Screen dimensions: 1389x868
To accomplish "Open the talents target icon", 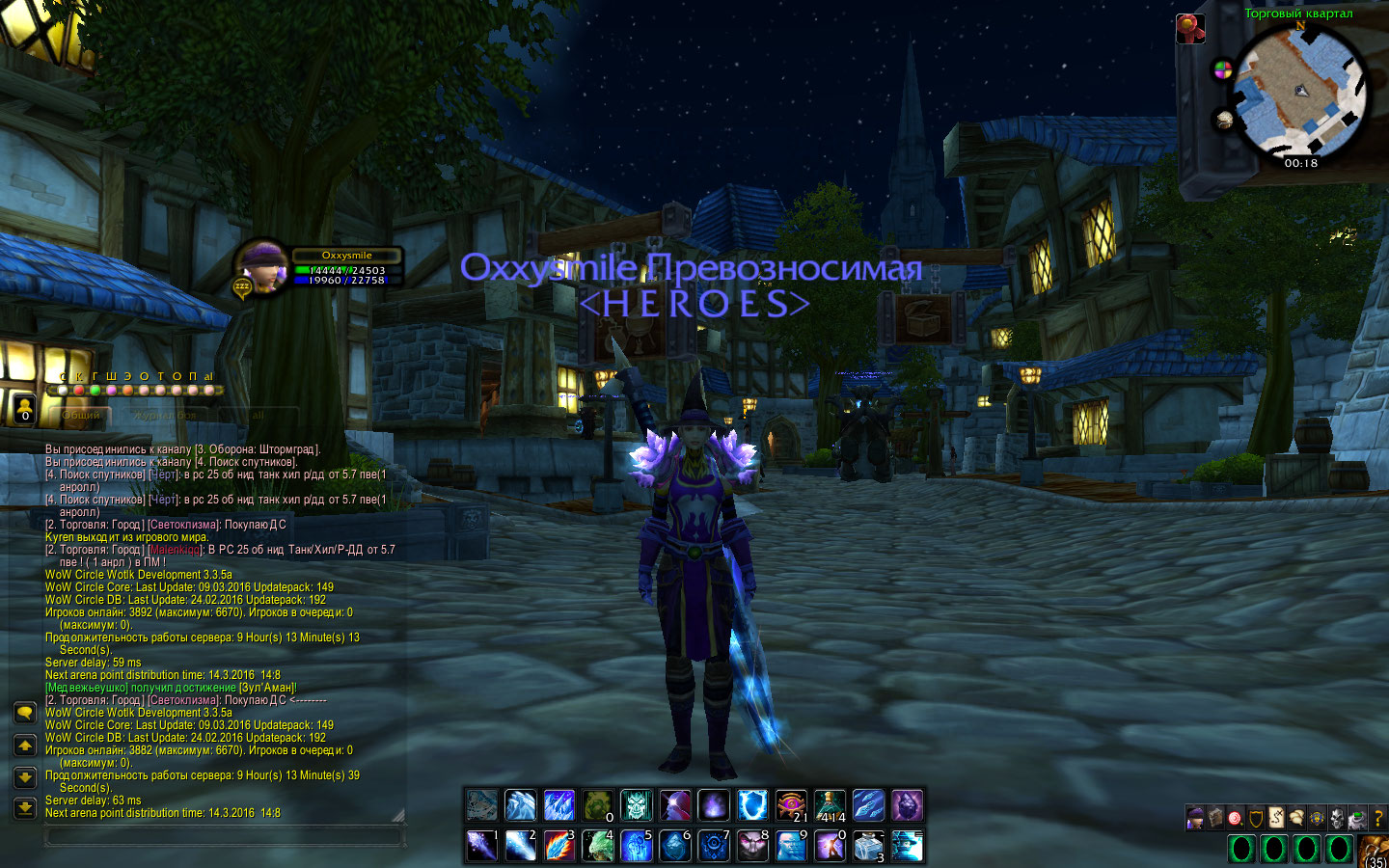I will point(1236,819).
